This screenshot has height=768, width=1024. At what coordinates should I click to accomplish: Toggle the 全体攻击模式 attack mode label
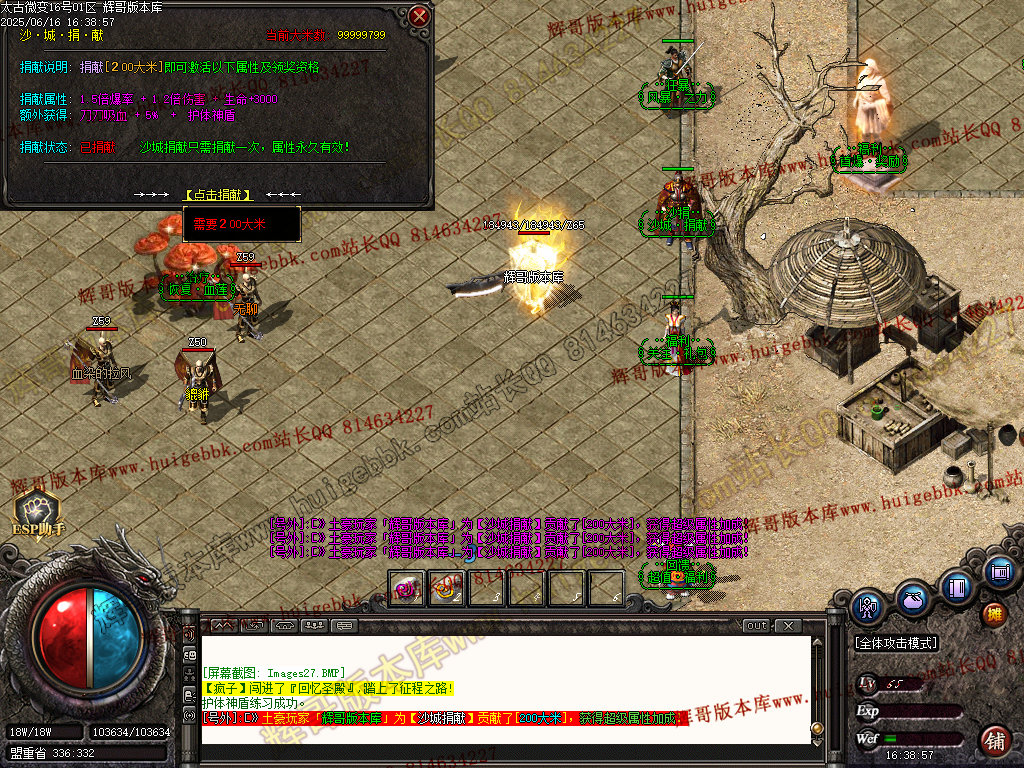tap(896, 643)
